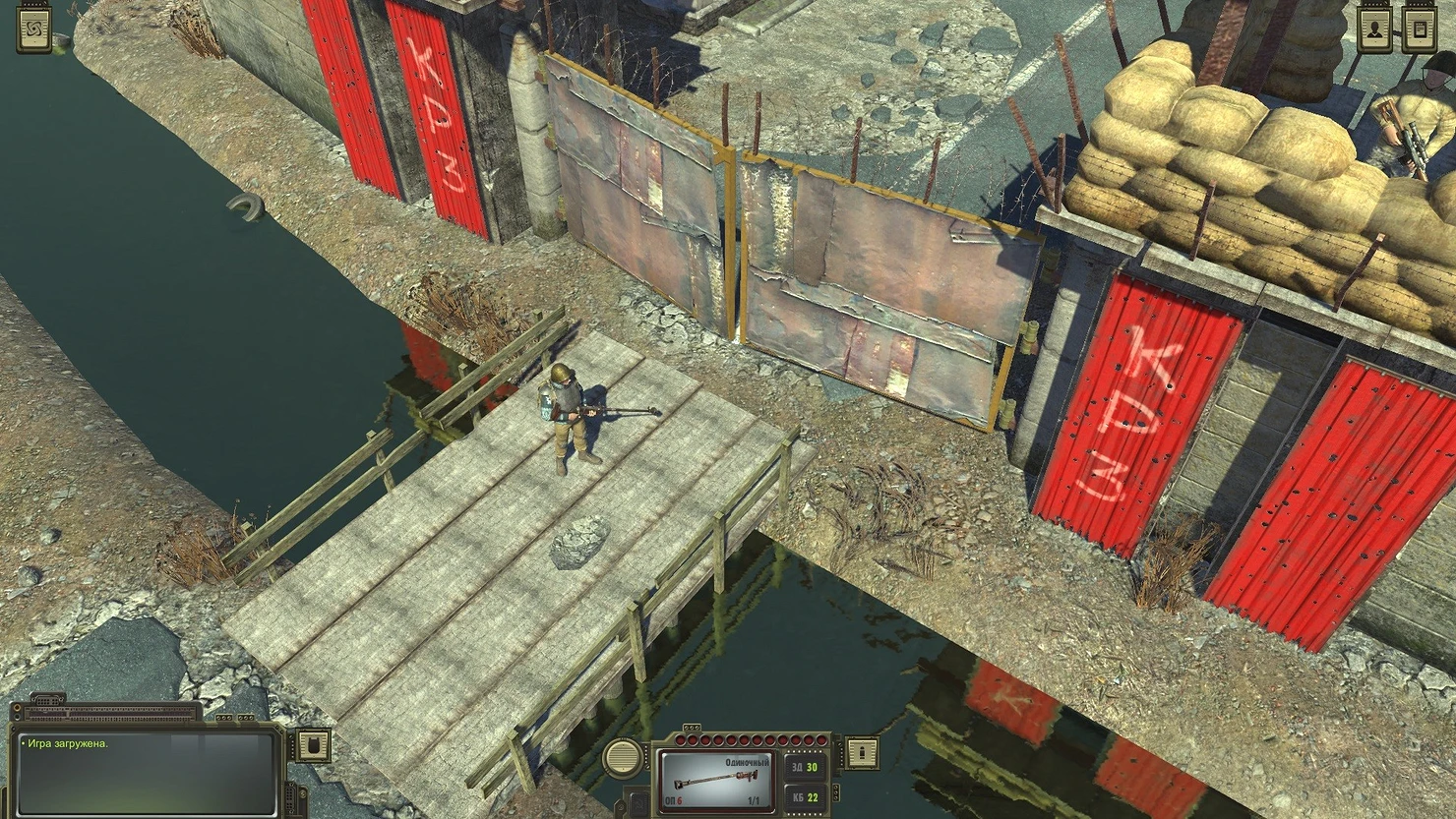Click the swirl icon button in top-left corner
Image resolution: width=1456 pixels, height=819 pixels.
tap(33, 31)
